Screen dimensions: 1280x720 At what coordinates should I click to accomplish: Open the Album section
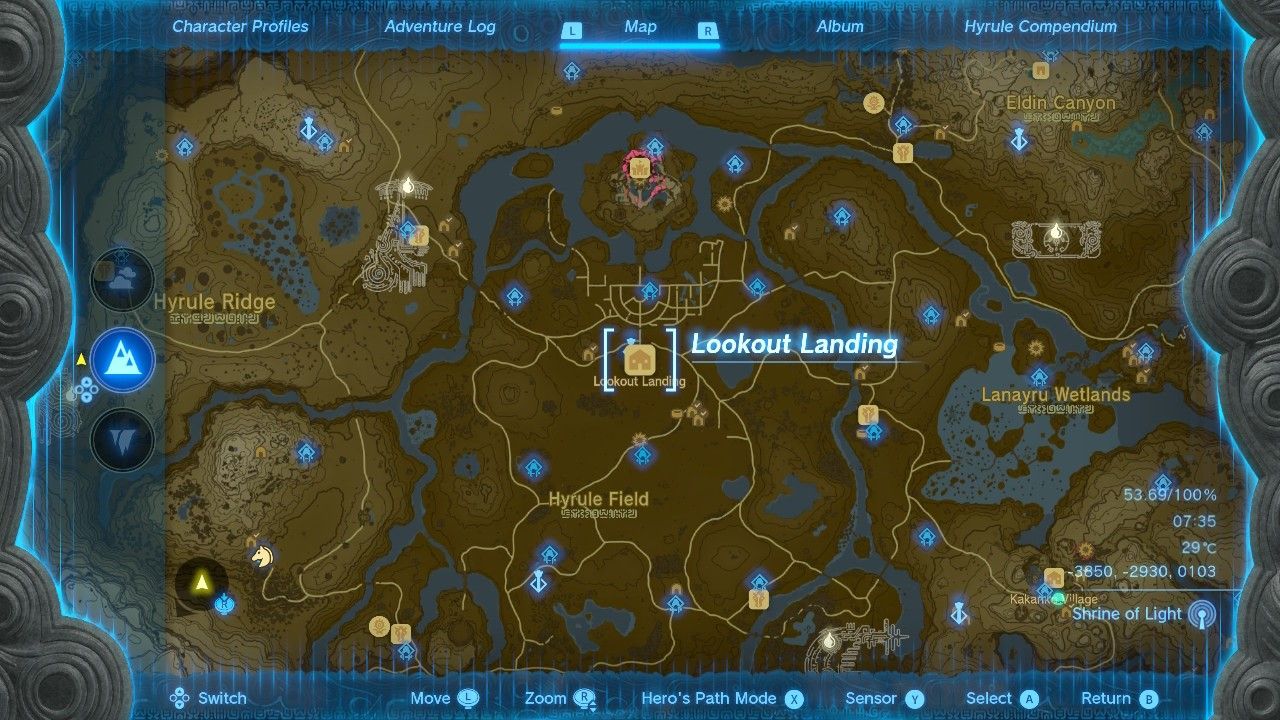pos(839,27)
